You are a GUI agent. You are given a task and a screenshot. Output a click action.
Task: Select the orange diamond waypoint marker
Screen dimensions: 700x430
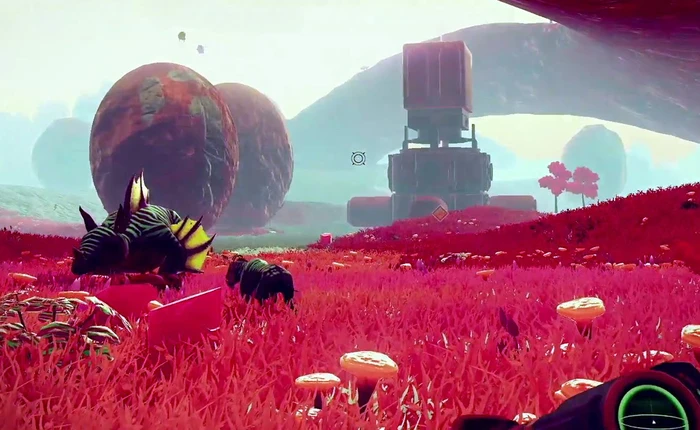(439, 213)
